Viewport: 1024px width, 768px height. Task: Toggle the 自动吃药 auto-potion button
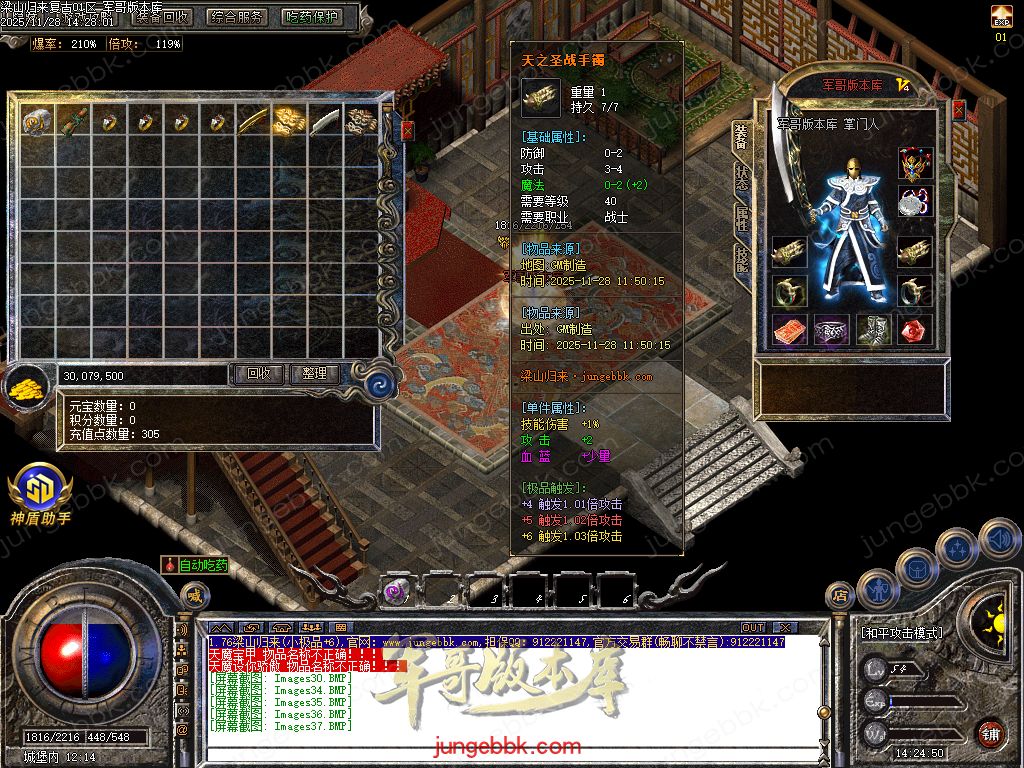pos(196,565)
